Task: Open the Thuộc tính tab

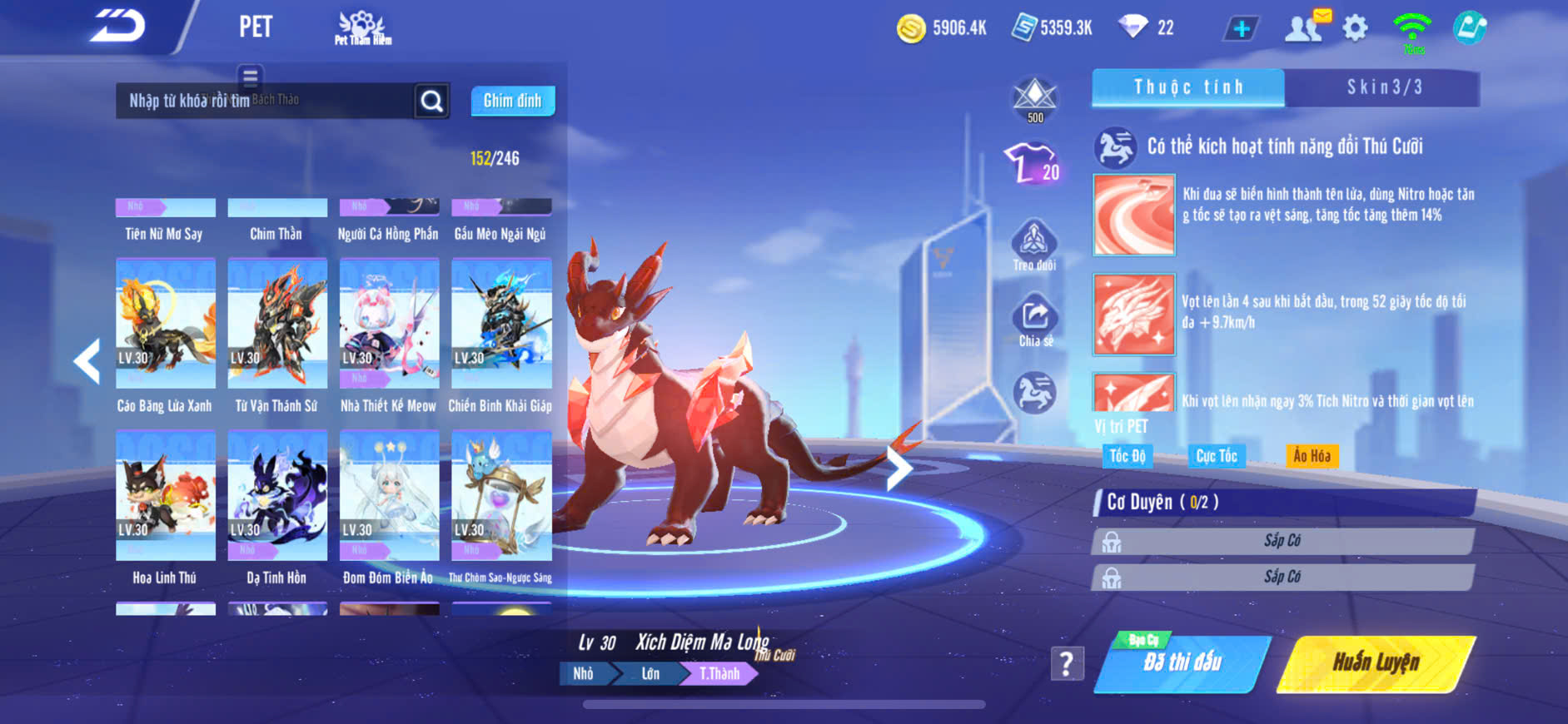Action: pyautogui.click(x=1187, y=87)
